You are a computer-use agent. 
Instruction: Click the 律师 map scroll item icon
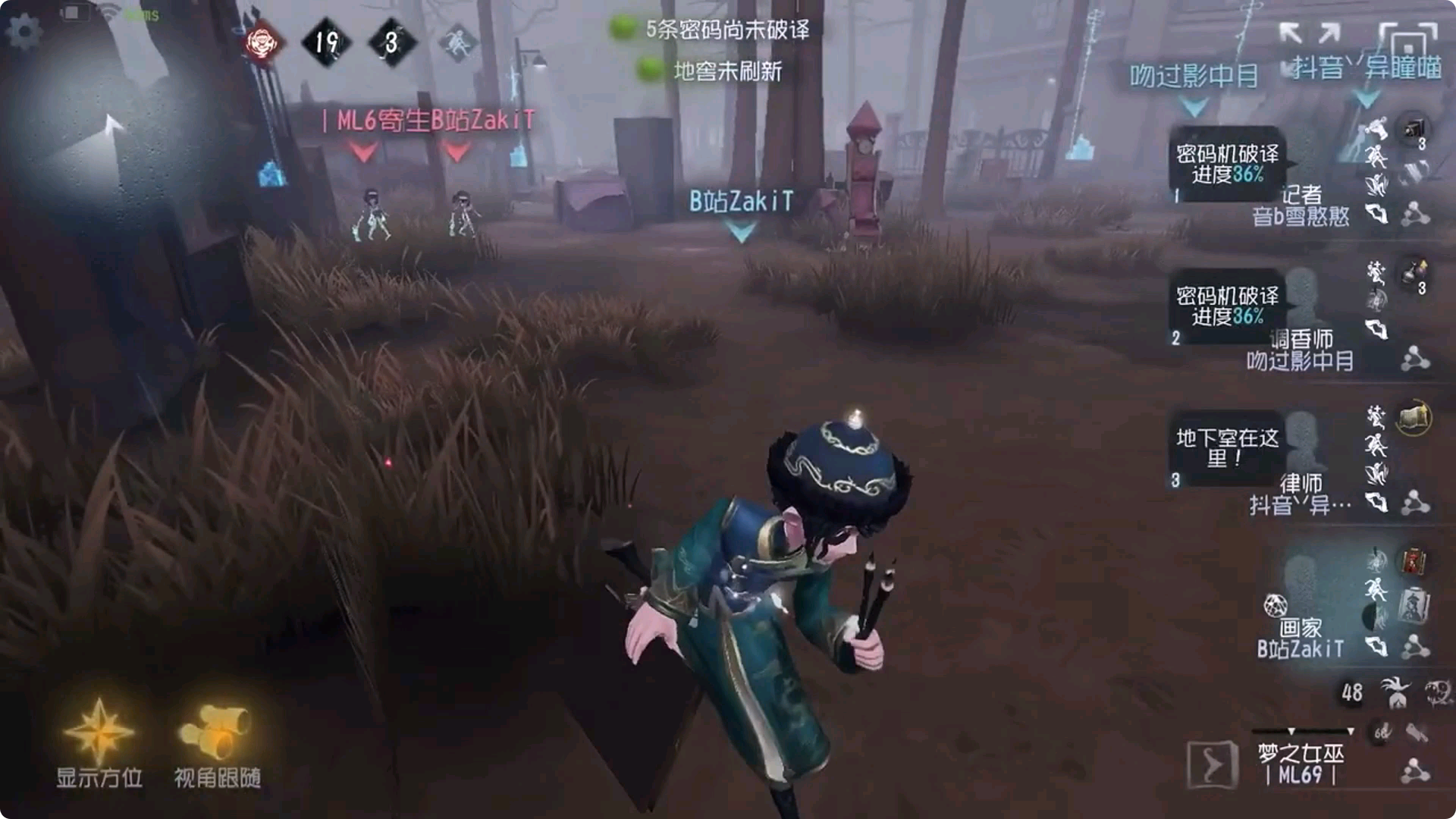(1414, 417)
